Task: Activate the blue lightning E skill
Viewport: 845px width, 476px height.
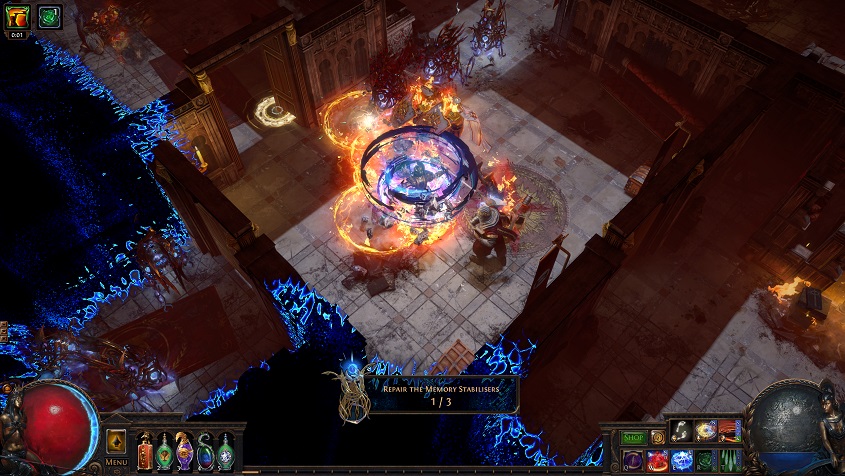Action: tap(682, 460)
